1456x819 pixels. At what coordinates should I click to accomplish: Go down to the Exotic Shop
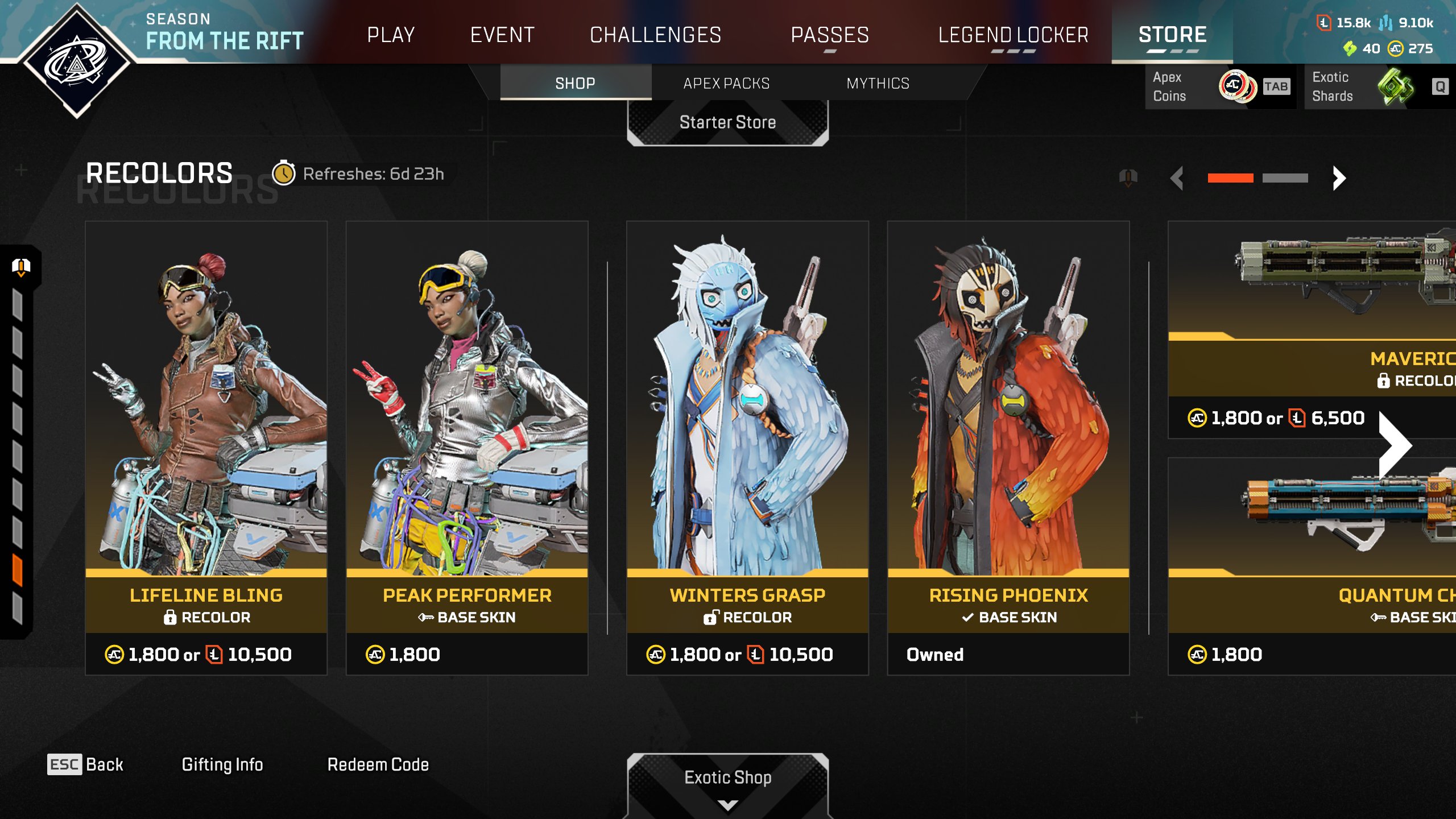coord(727,782)
